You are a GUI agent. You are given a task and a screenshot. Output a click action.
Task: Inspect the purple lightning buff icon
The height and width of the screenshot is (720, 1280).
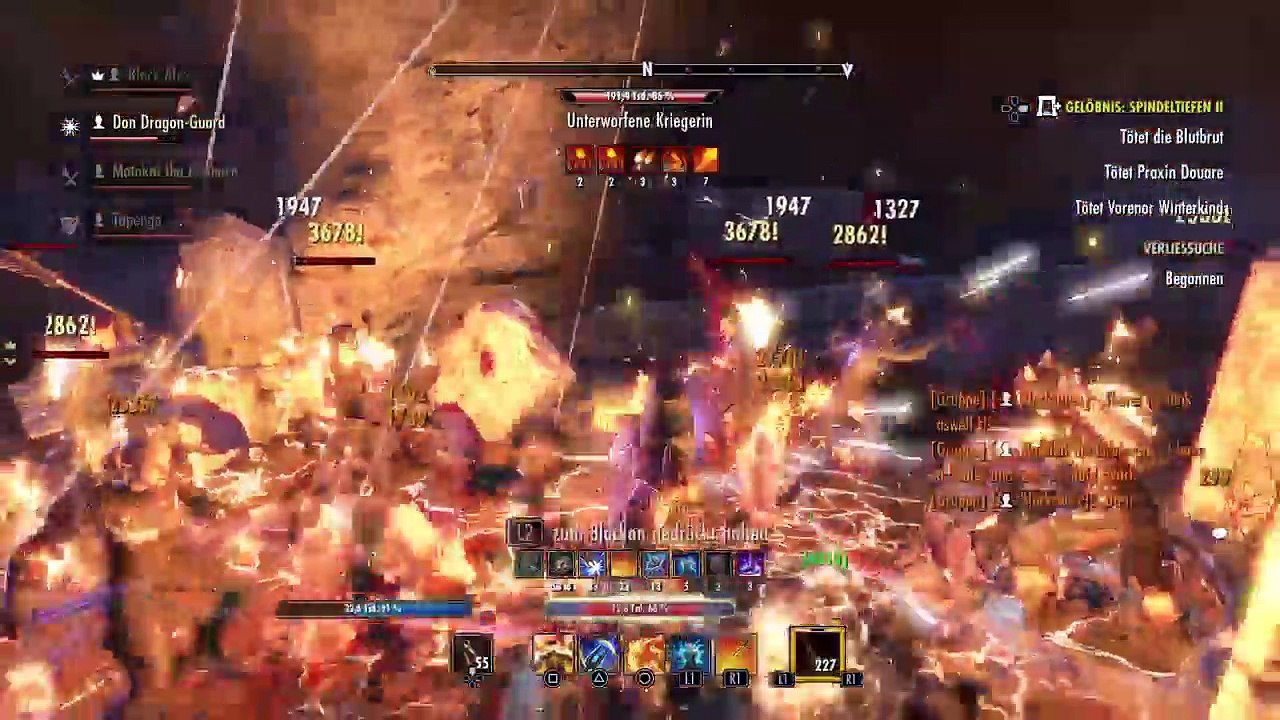pos(749,565)
